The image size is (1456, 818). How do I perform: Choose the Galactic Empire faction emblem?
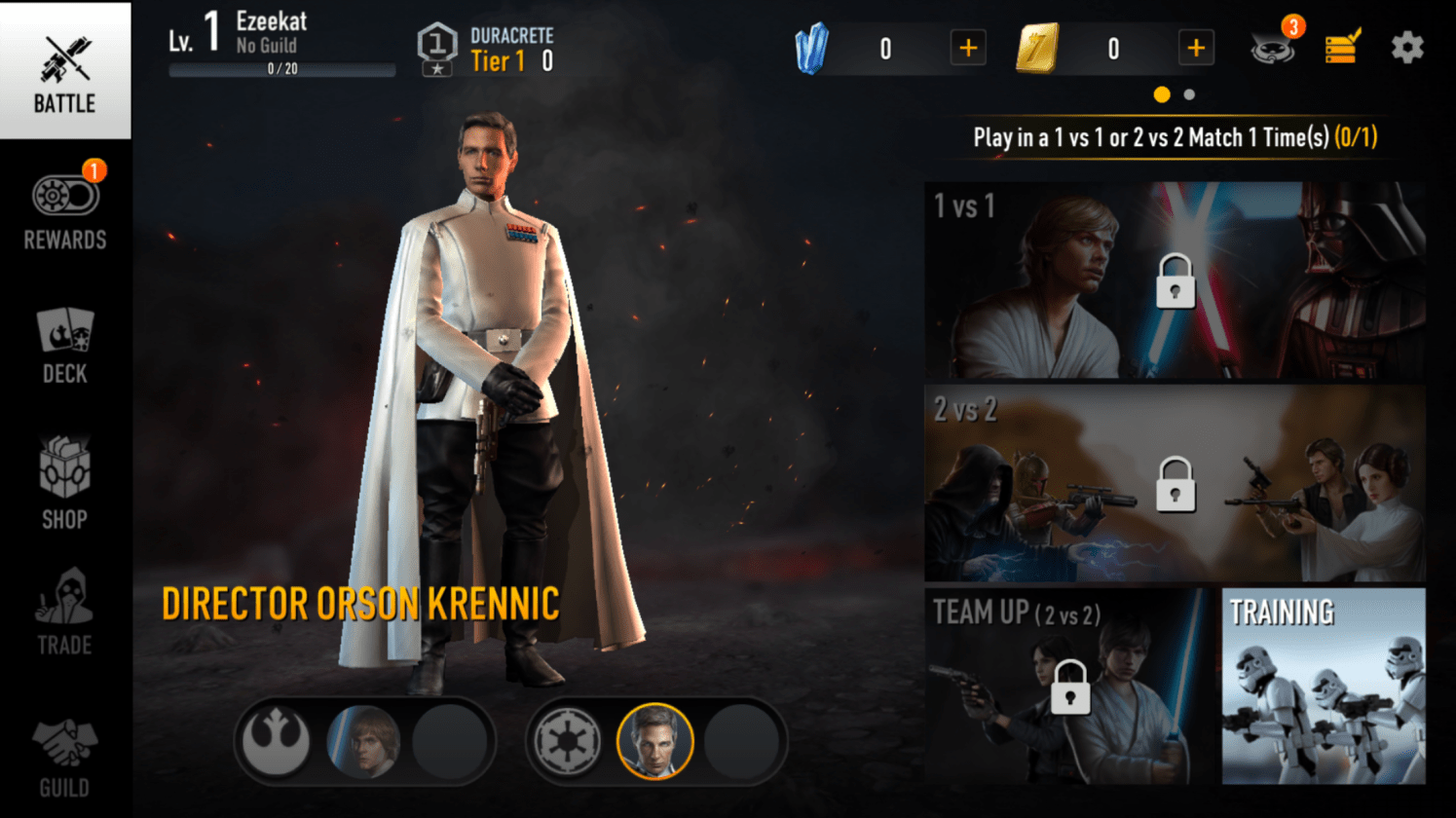(x=567, y=742)
